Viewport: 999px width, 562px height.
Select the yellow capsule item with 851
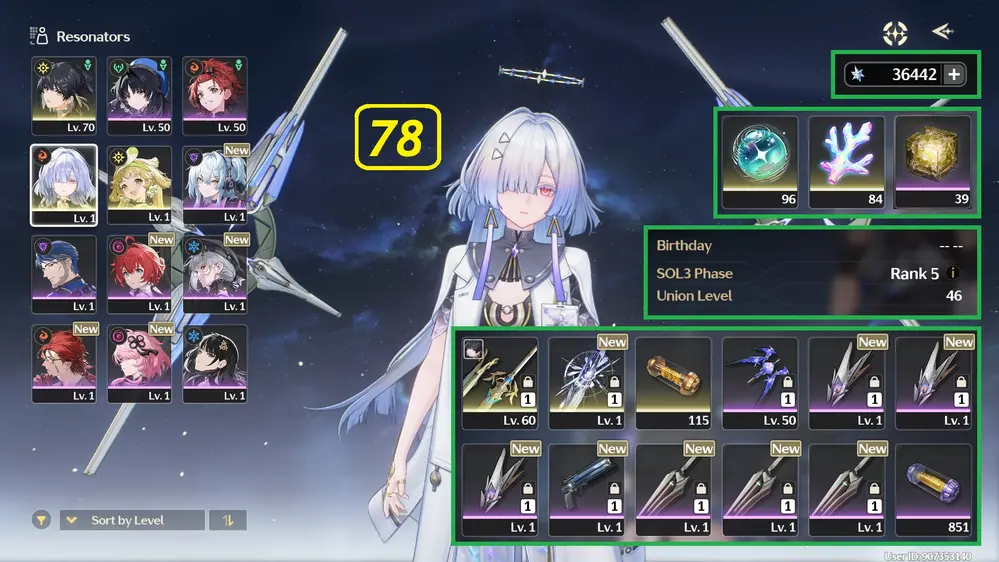point(932,490)
